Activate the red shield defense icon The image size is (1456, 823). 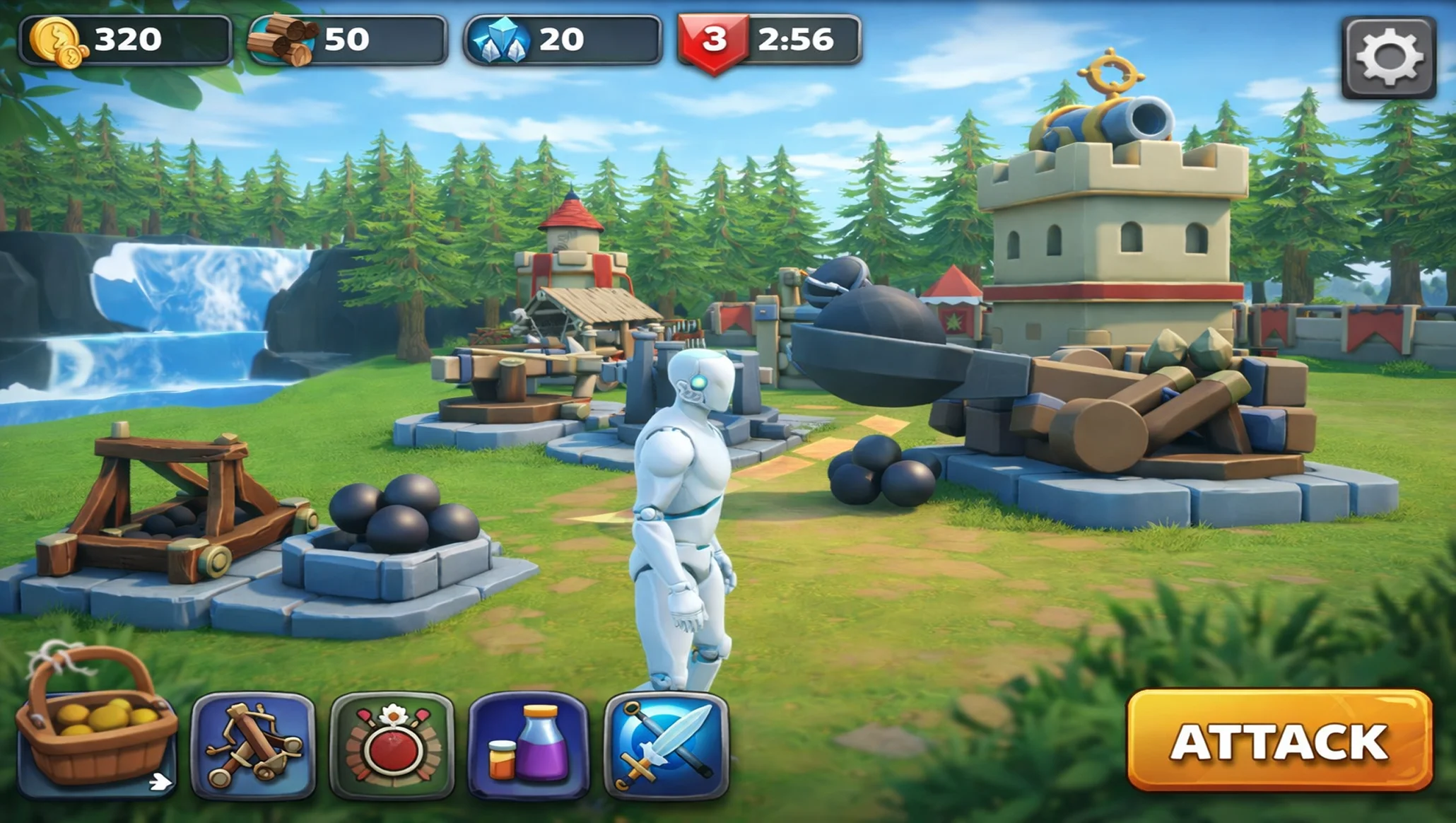click(392, 746)
